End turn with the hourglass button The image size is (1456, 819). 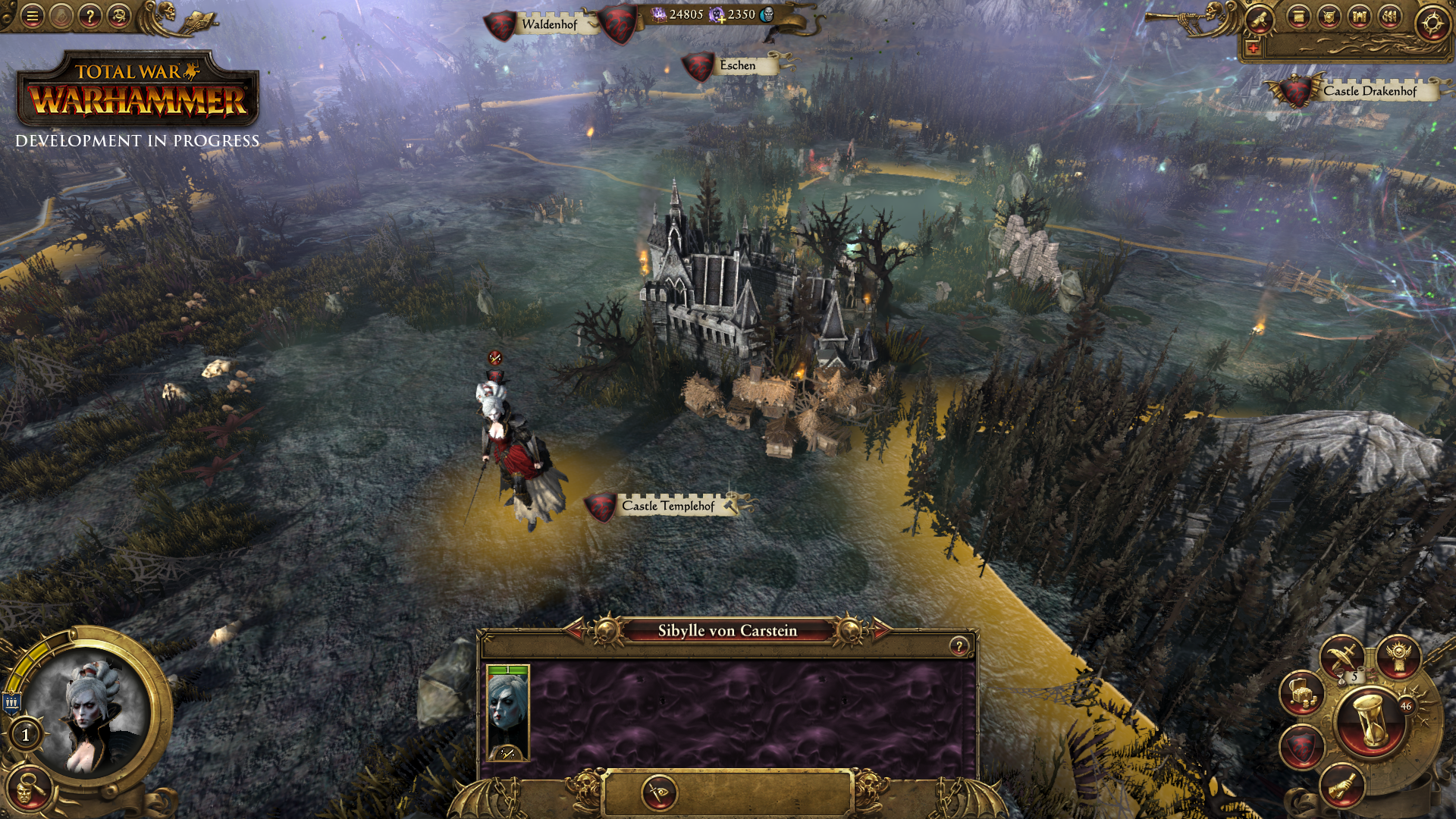(x=1371, y=720)
